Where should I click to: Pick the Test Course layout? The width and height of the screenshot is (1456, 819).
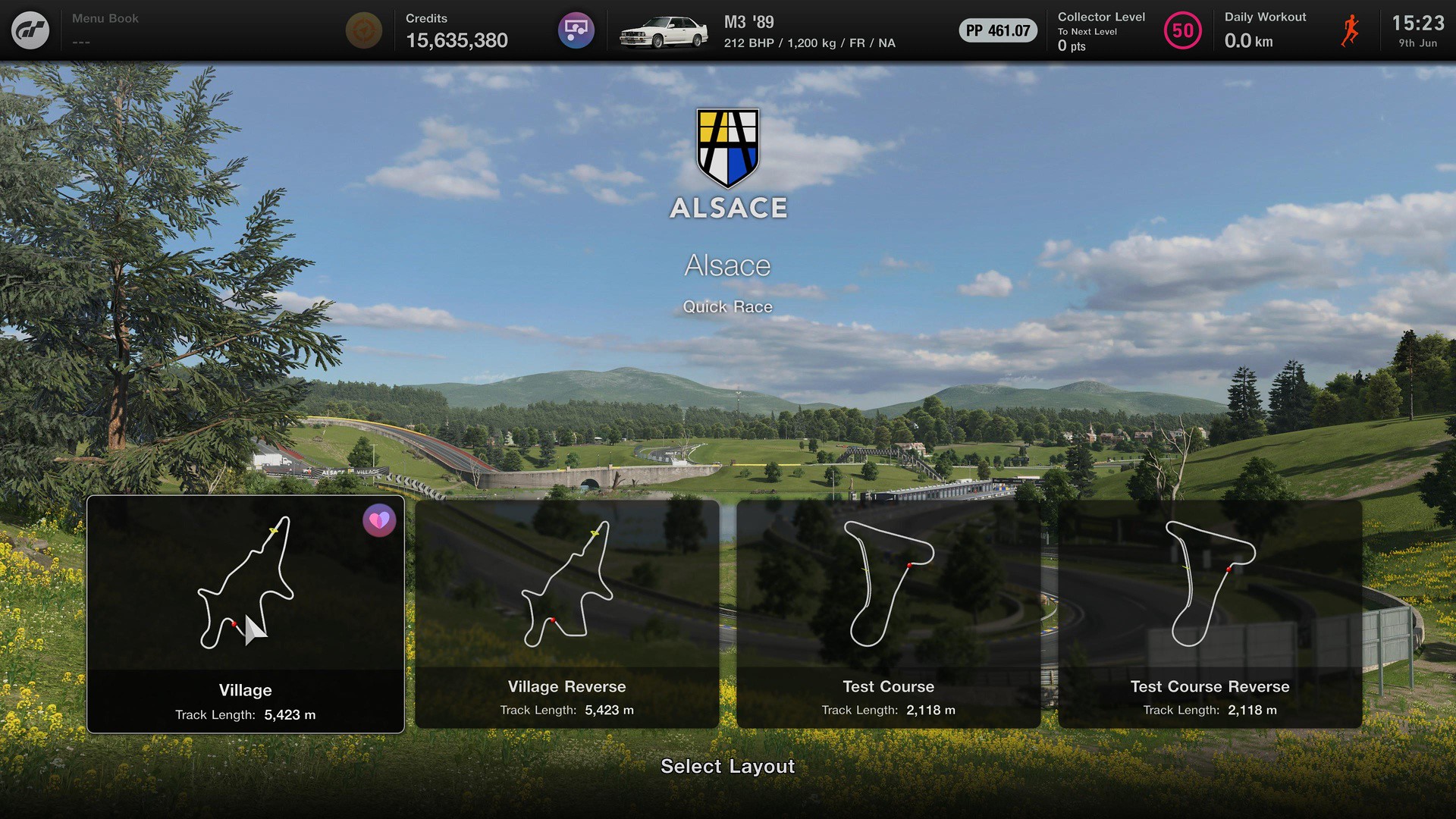888,614
